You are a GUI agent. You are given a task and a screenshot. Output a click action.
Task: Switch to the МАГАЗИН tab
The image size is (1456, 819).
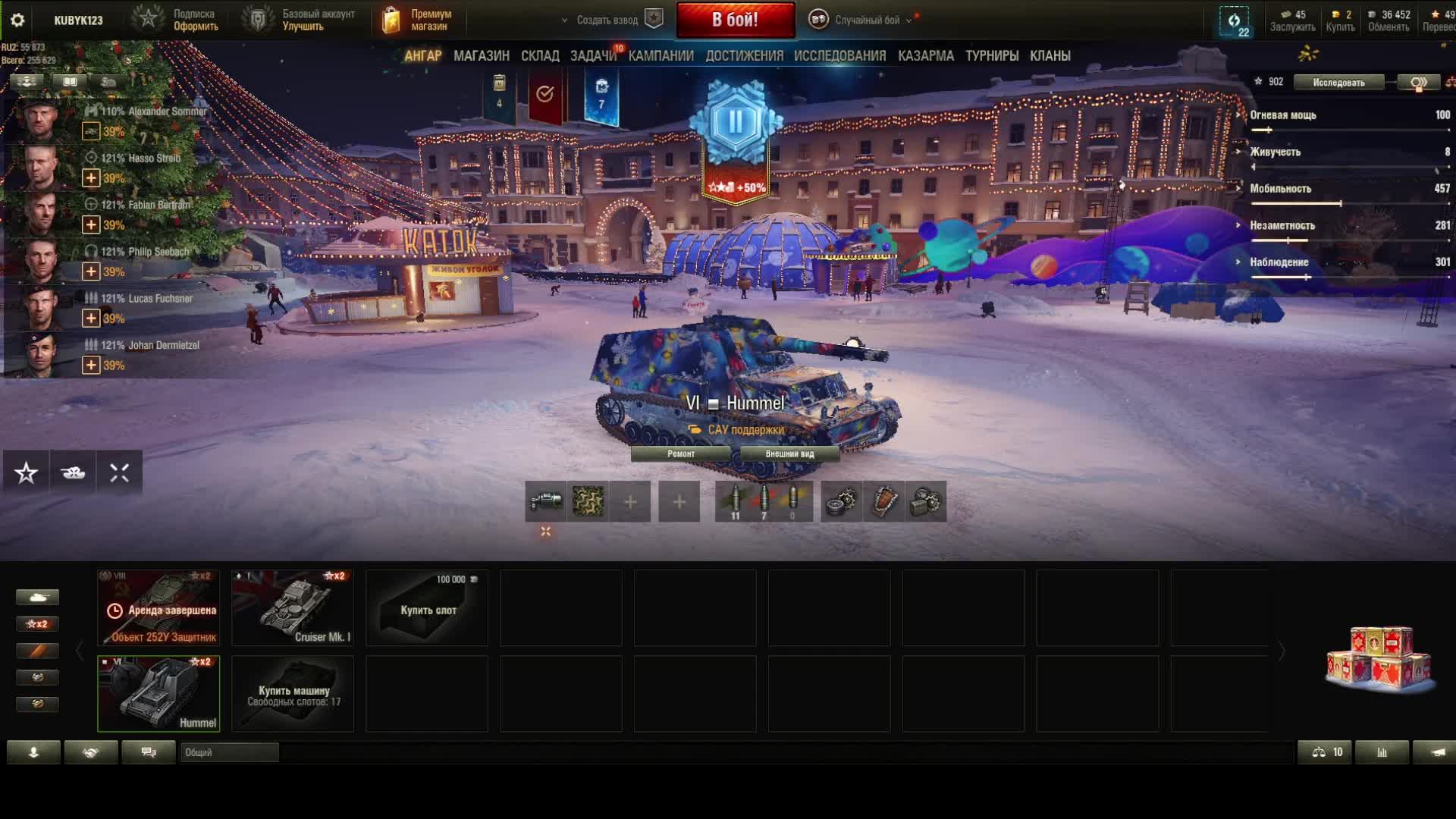tap(481, 55)
